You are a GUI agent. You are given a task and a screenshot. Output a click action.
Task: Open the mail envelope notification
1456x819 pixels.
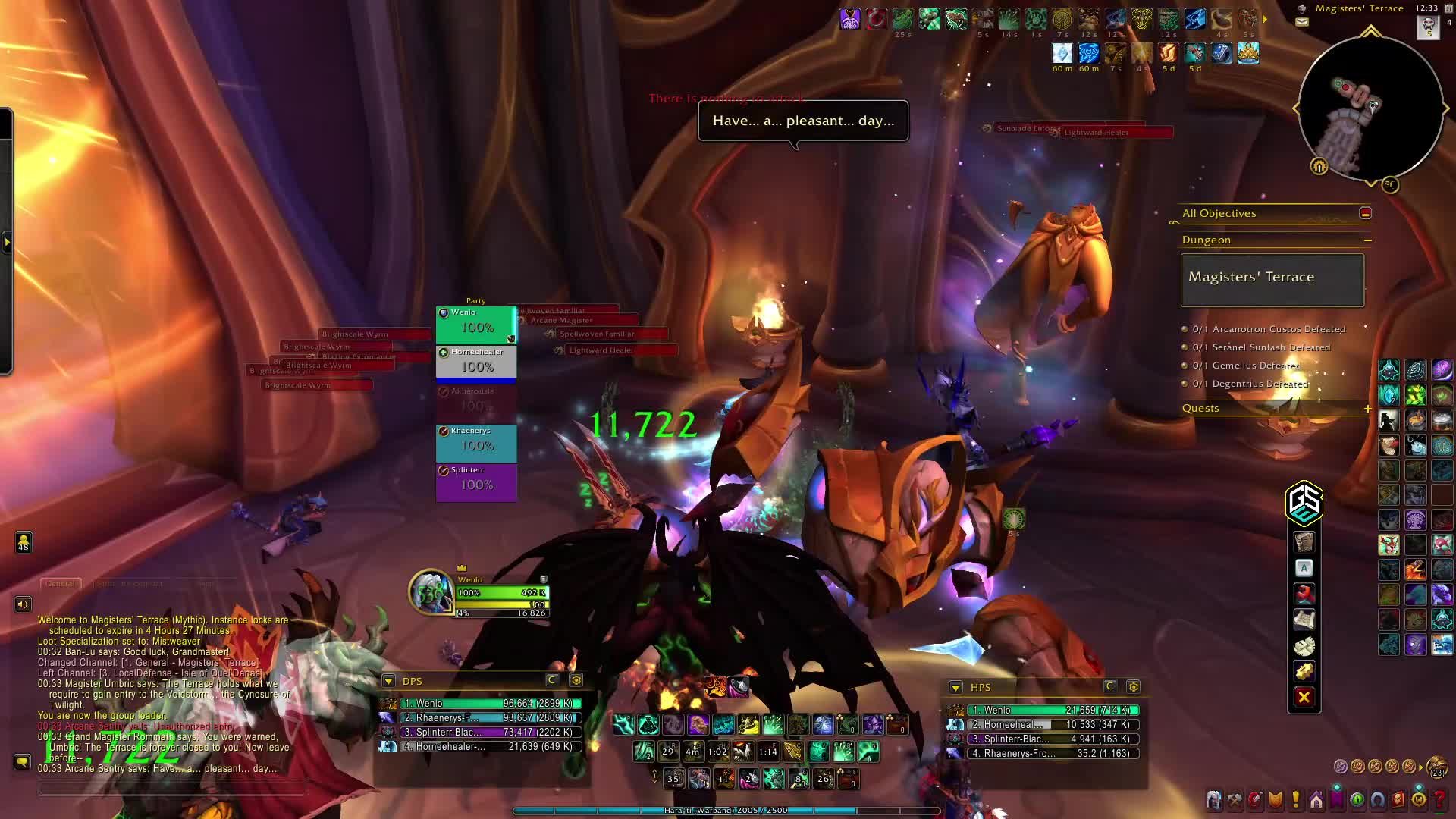click(x=1302, y=22)
